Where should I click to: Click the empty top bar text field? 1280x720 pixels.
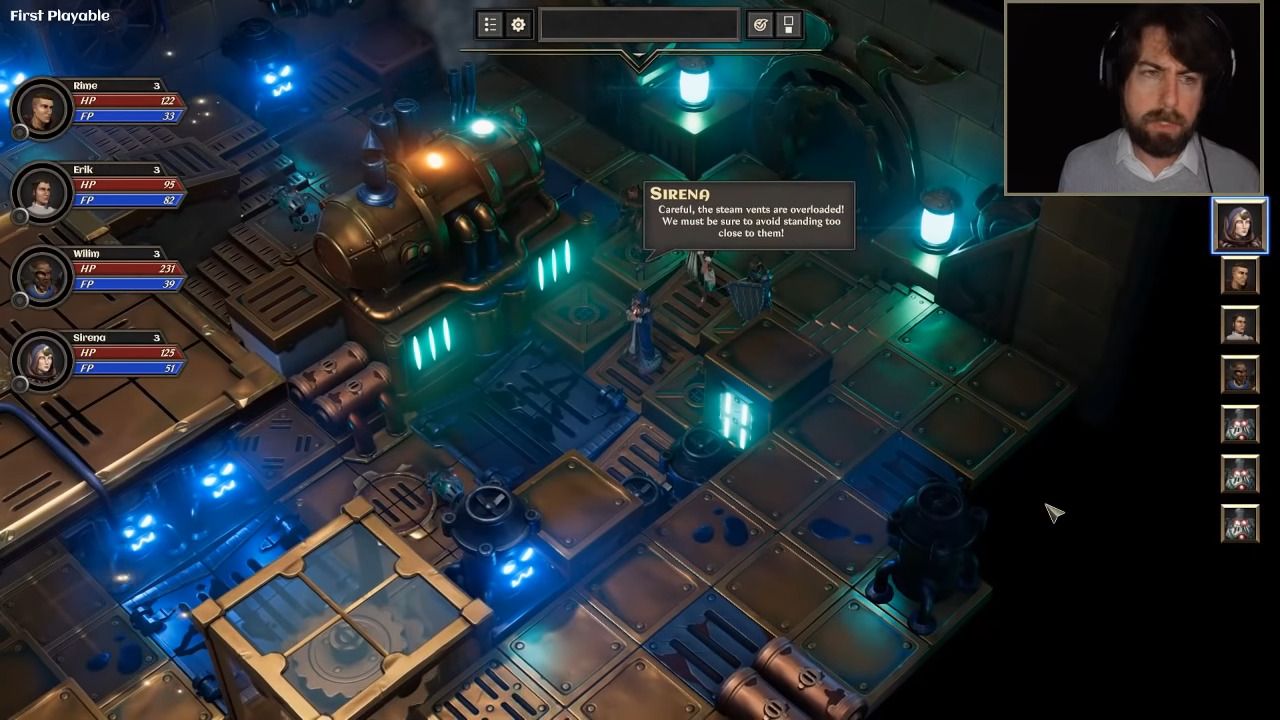coord(638,25)
